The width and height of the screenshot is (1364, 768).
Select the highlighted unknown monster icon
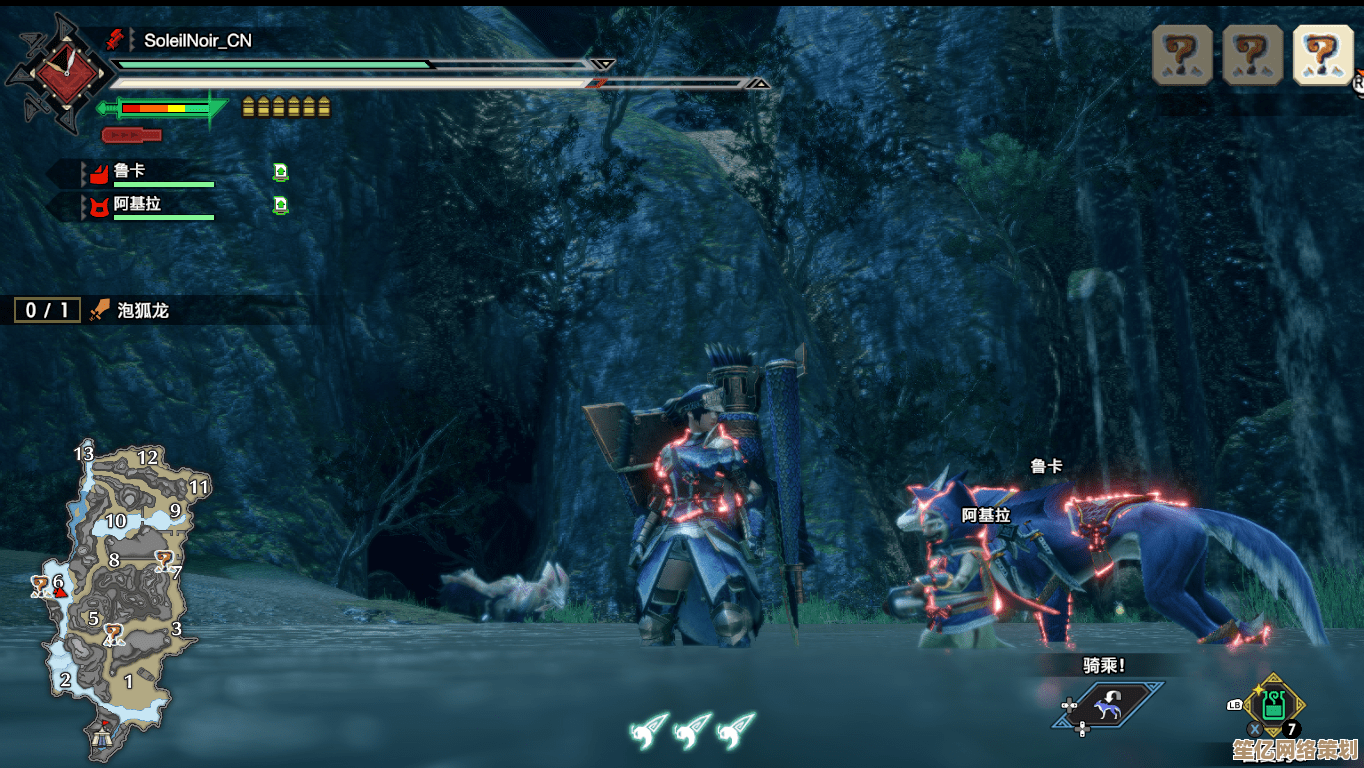click(x=1323, y=53)
